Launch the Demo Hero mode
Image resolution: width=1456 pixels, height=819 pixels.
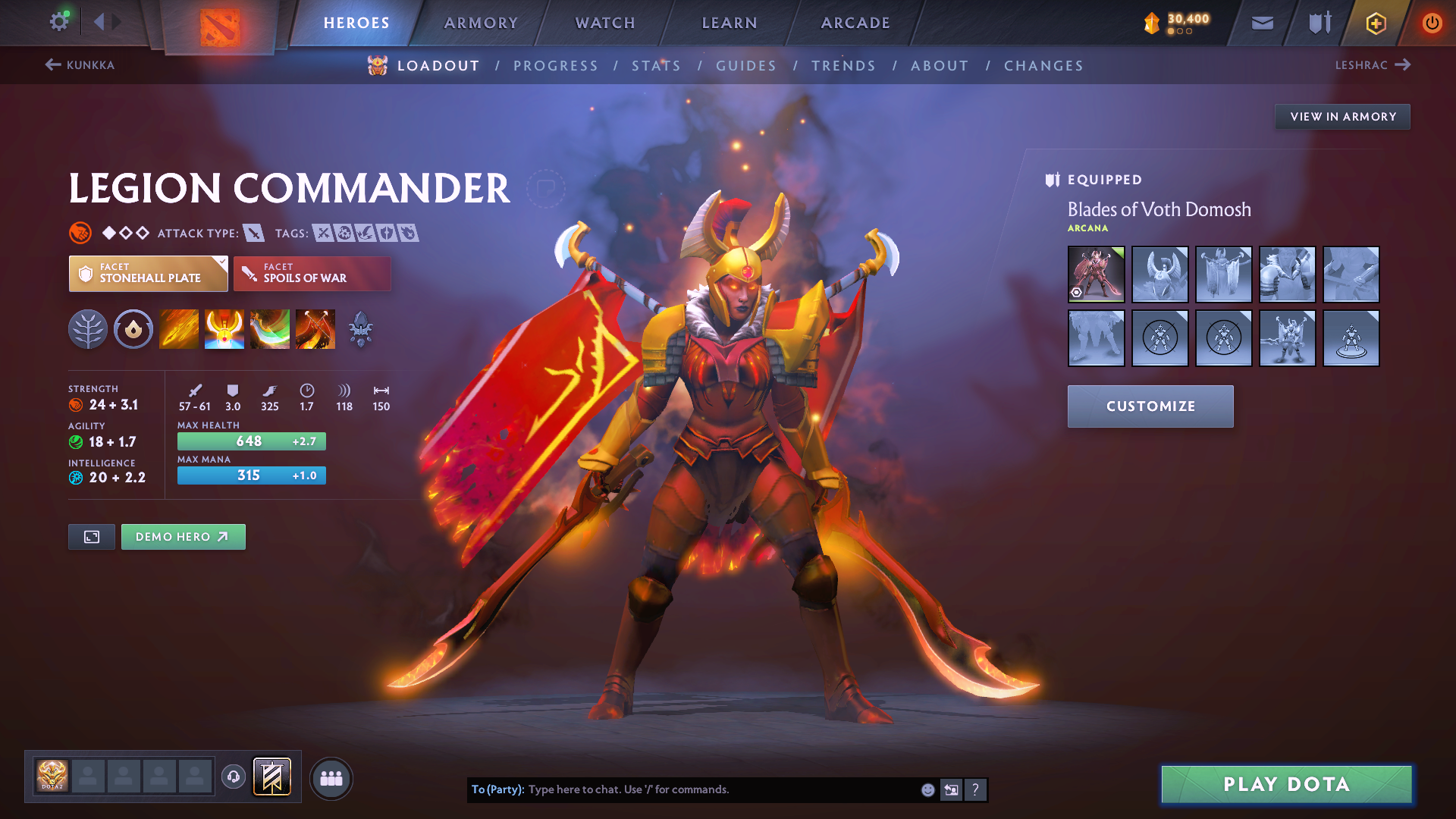point(183,537)
